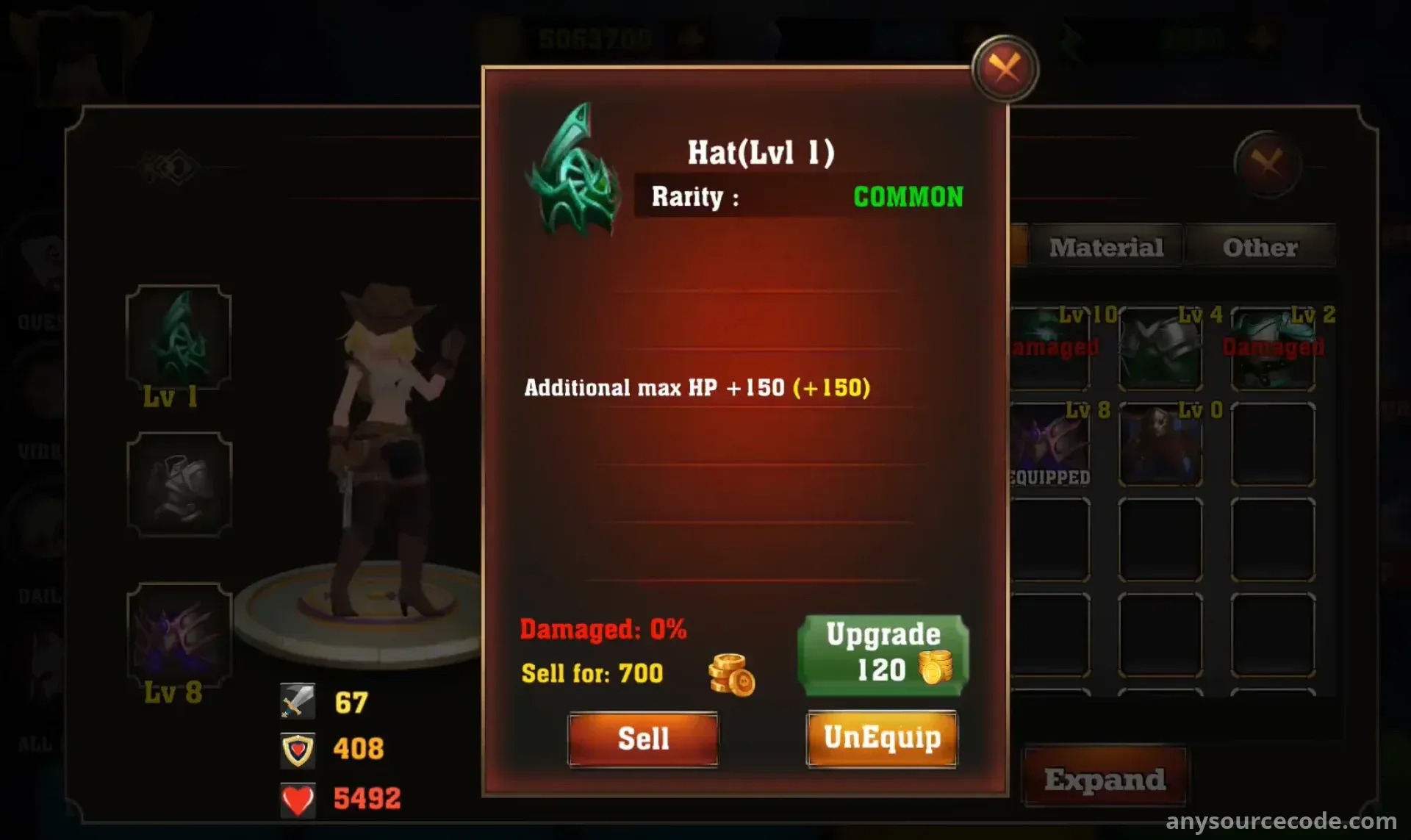1411x840 pixels.
Task: Close the Hat item popup
Action: coord(1004,69)
